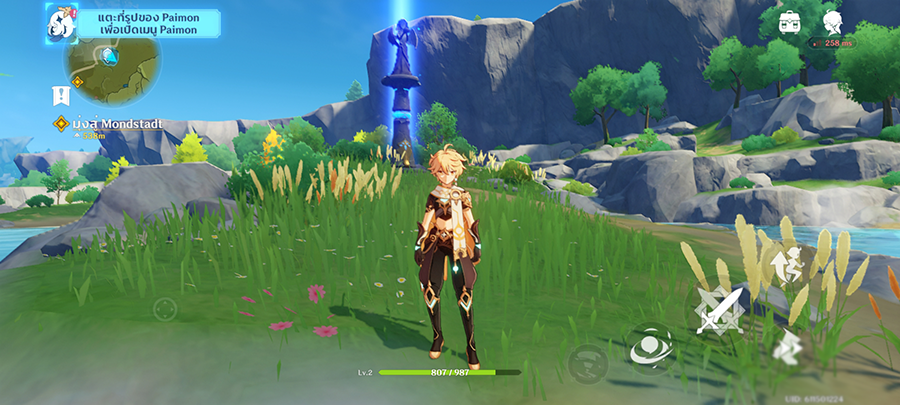Viewport: 900px width, 405px height.
Task: Tap the quest exclamation banner icon
Action: pyautogui.click(x=60, y=95)
